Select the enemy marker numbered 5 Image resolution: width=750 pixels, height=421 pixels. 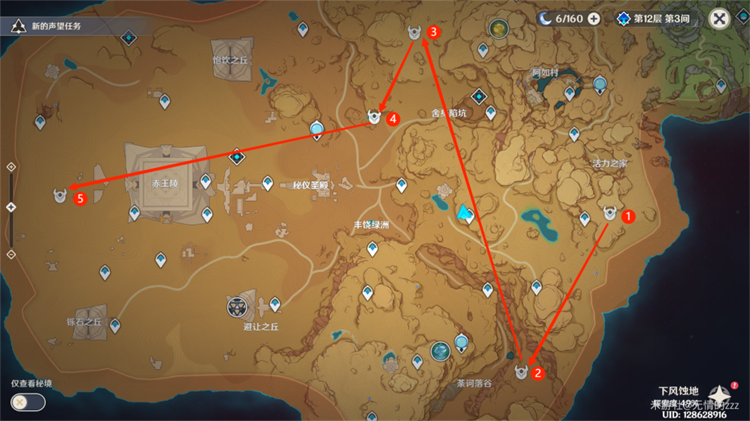[x=62, y=197]
